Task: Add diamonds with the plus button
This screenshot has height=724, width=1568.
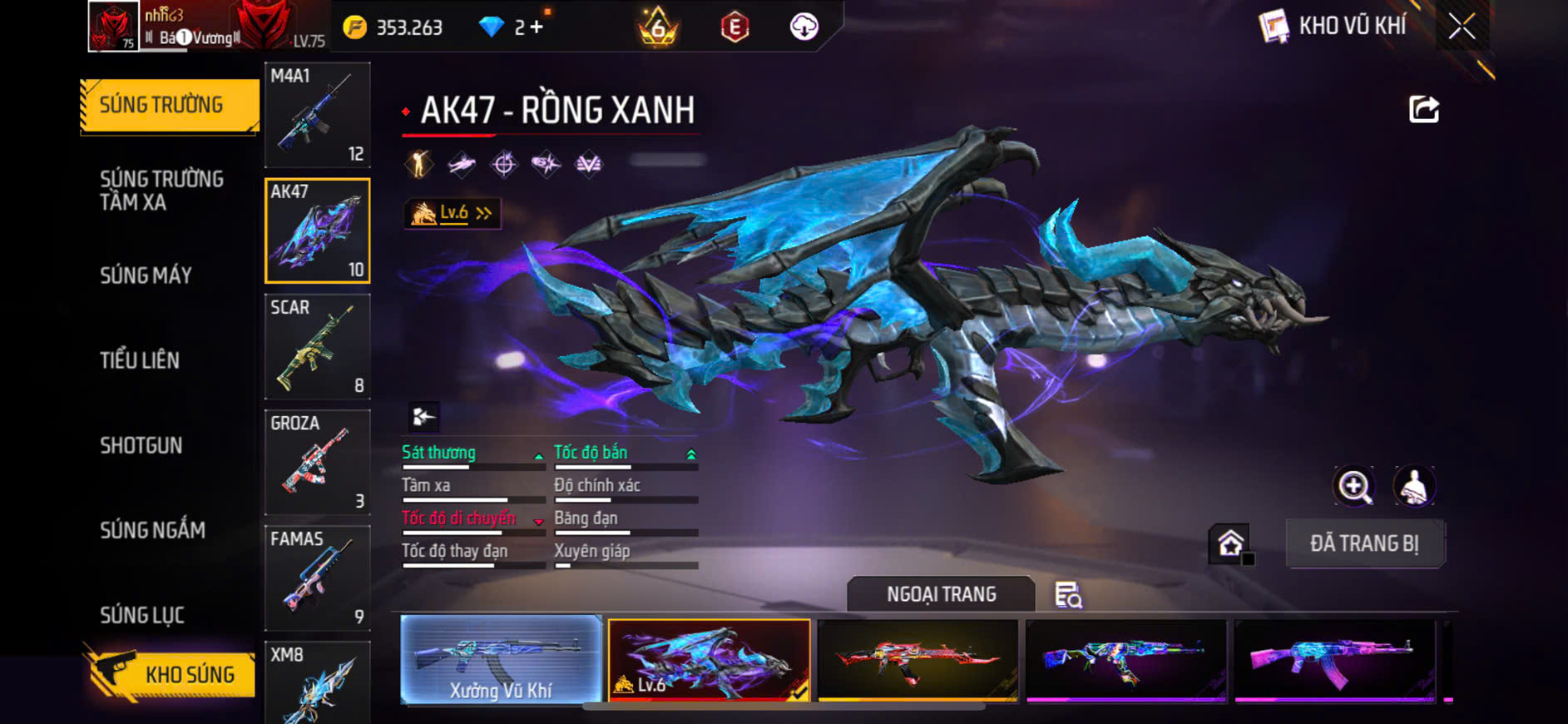Action: click(x=537, y=27)
